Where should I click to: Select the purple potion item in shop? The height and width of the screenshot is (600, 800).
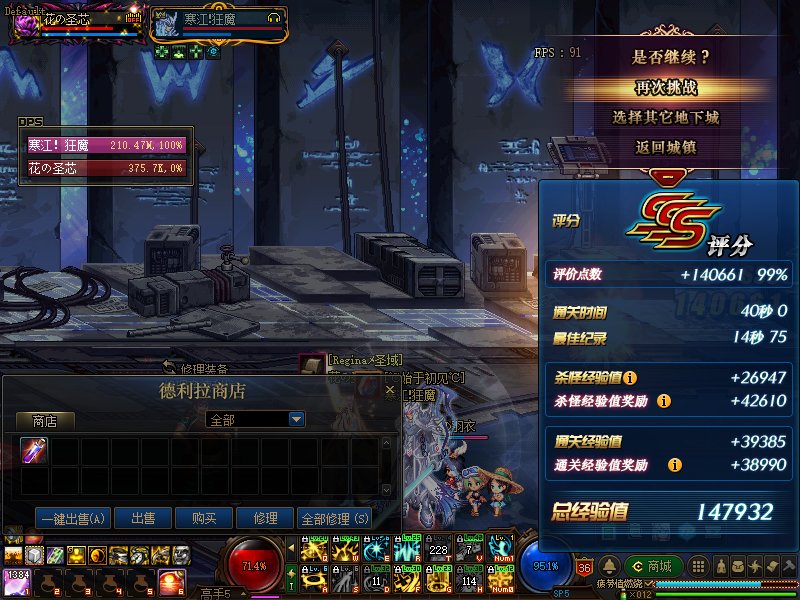click(x=34, y=451)
